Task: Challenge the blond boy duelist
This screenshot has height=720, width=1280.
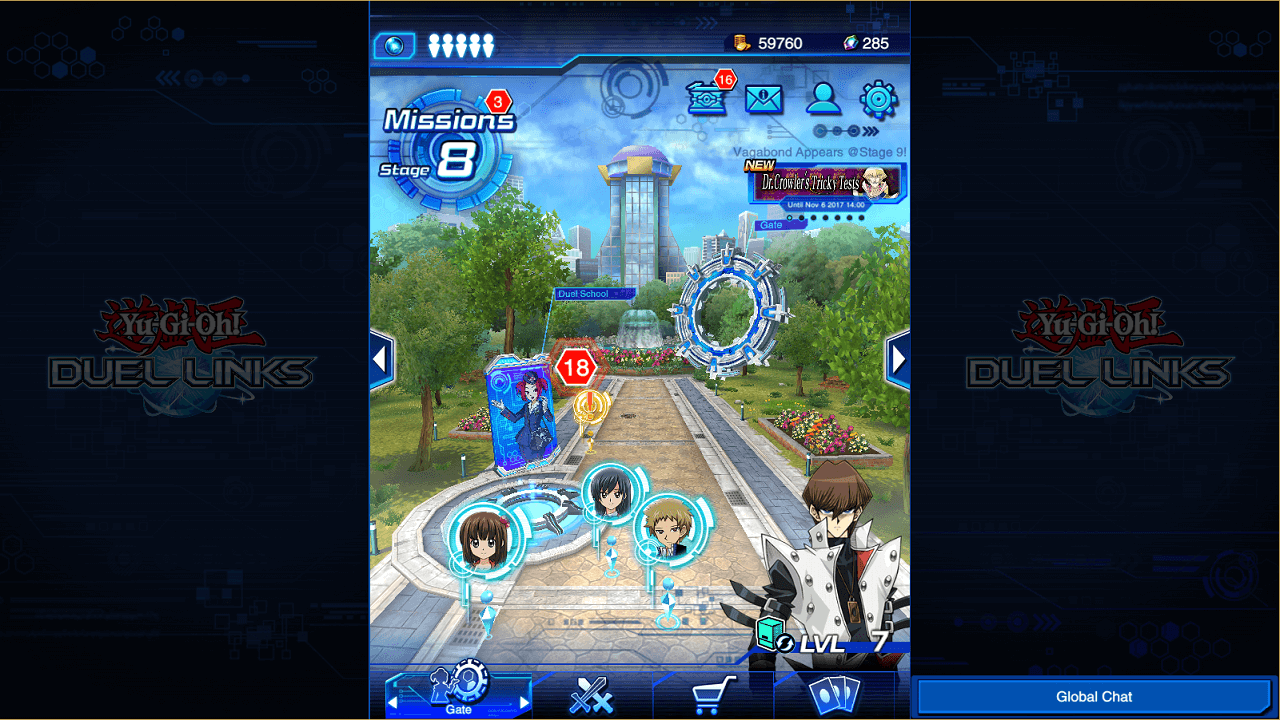Action: click(669, 525)
